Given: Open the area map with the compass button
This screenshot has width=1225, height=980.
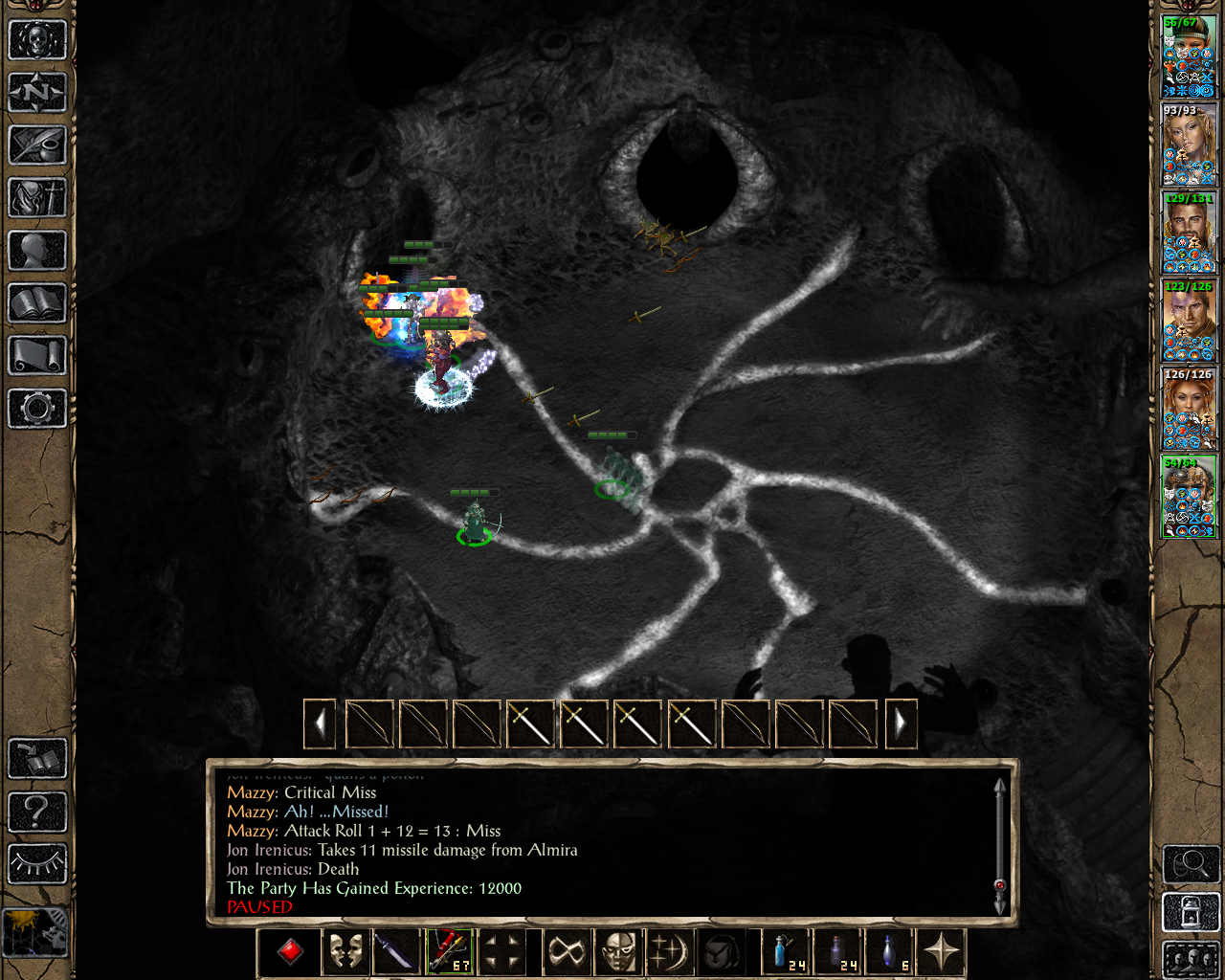Looking at the screenshot, I should pos(37,93).
